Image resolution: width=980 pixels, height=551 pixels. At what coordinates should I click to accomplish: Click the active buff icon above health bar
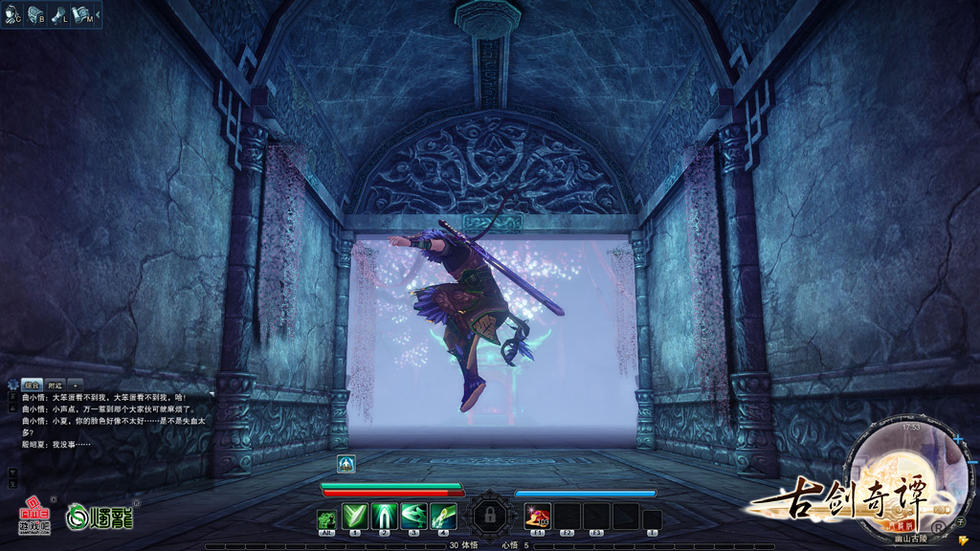point(346,464)
